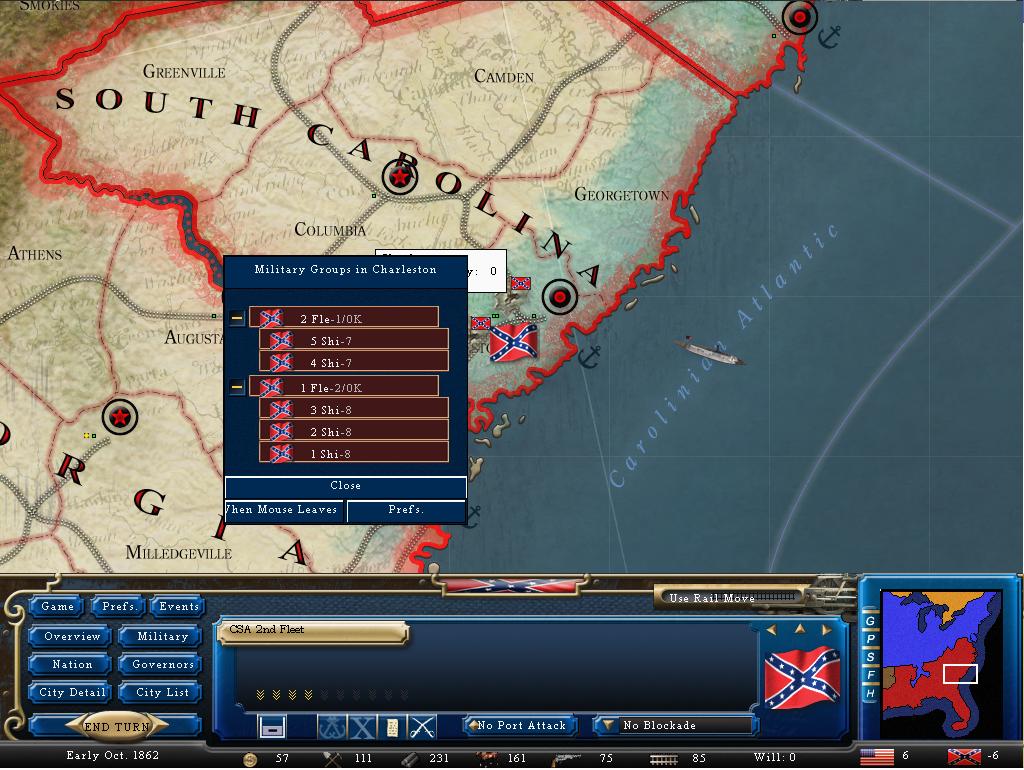Show the Events list
Viewport: 1024px width, 770px height.
coord(179,606)
